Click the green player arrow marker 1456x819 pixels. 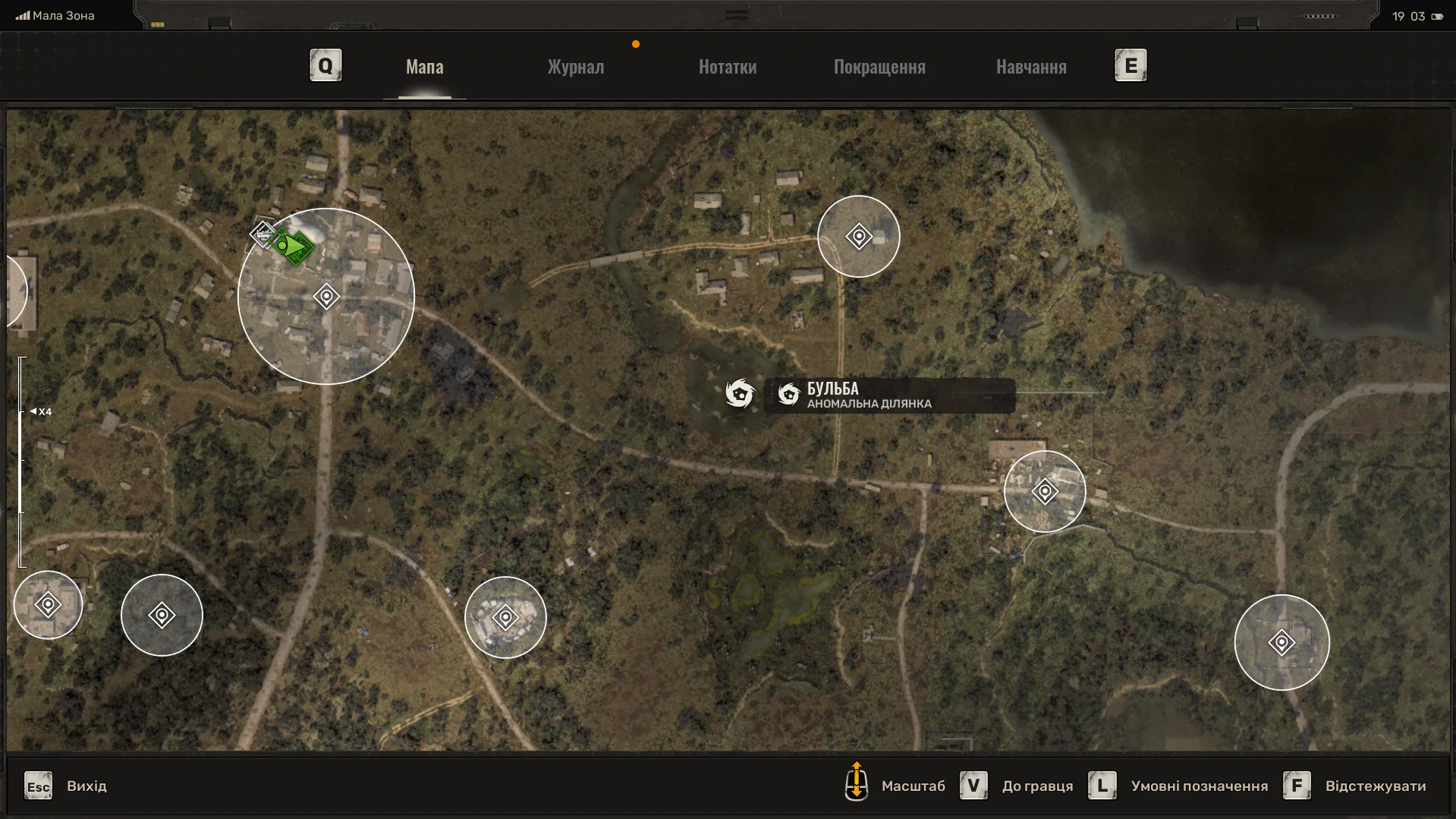tap(291, 246)
